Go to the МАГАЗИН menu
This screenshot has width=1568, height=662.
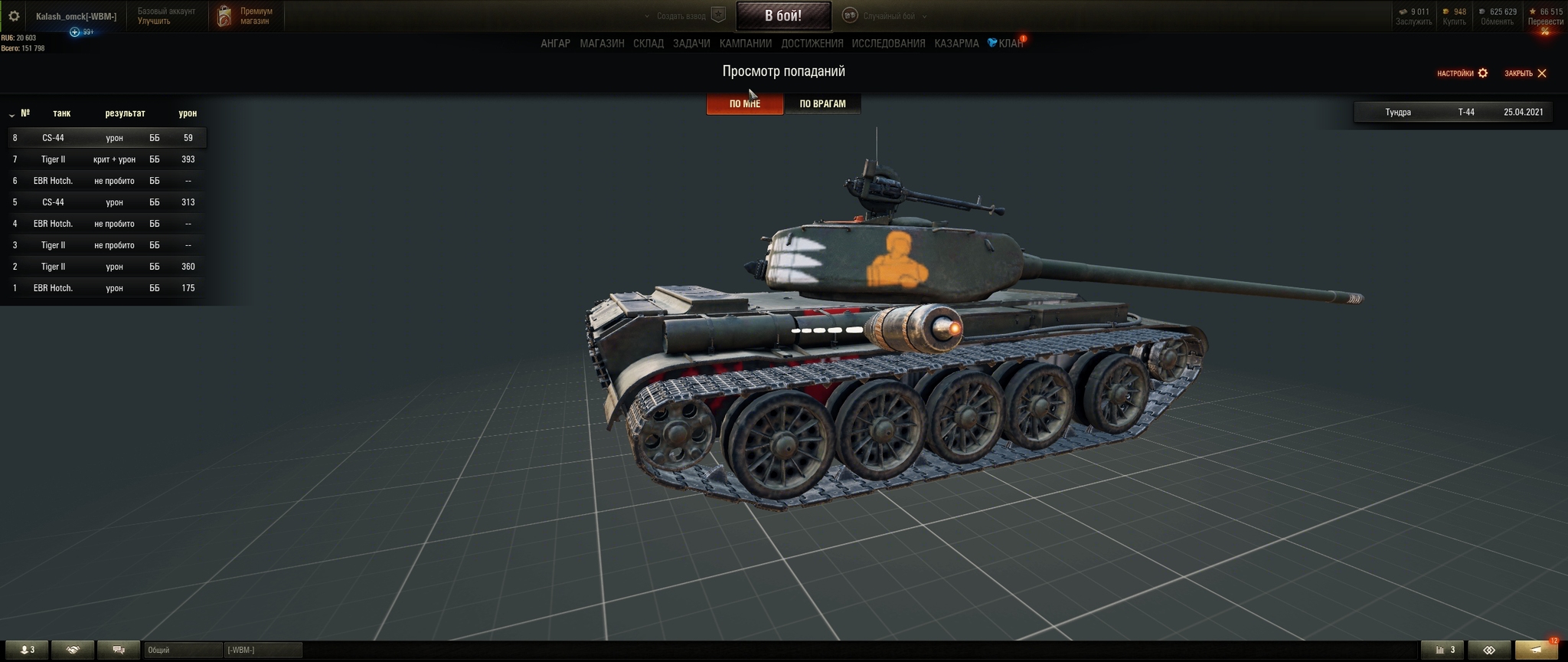(x=602, y=44)
